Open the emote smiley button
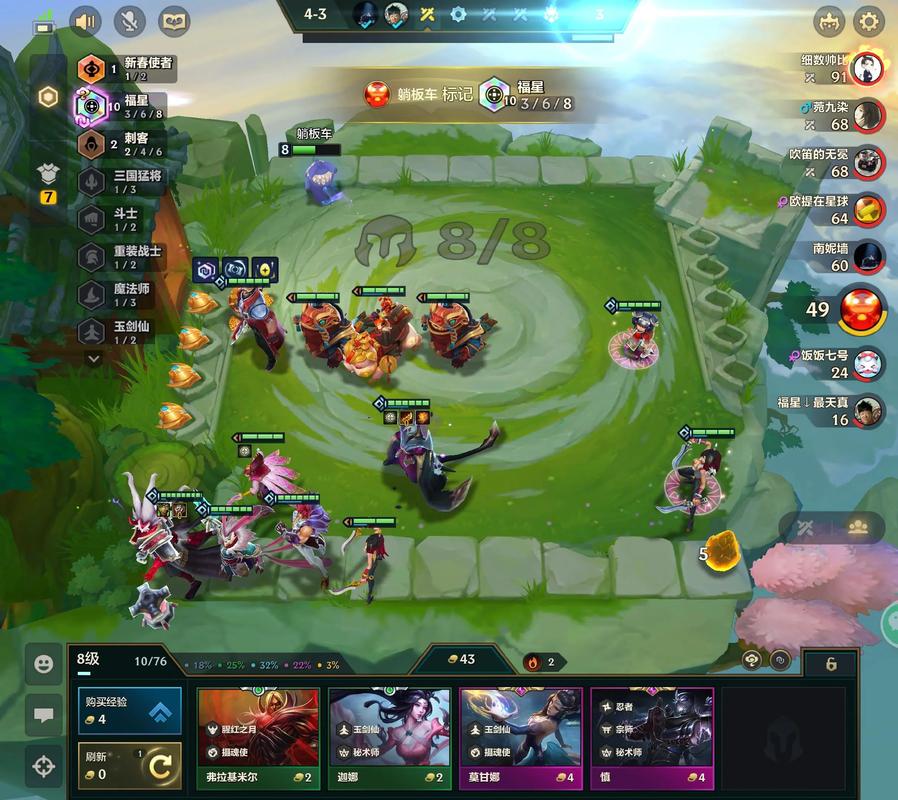The width and height of the screenshot is (898, 800). click(x=43, y=663)
